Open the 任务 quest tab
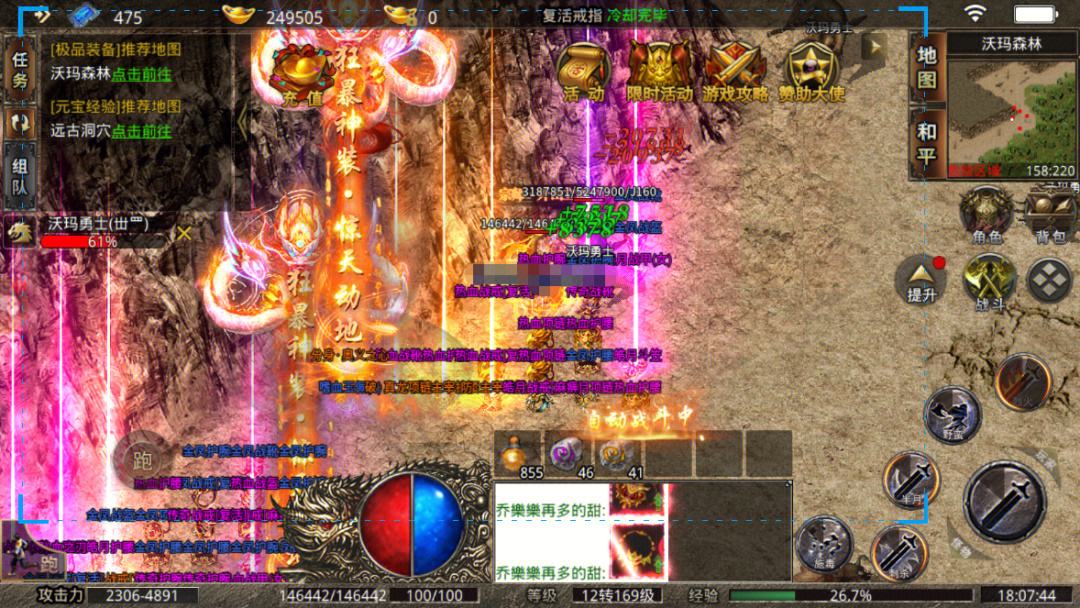Screen dimensions: 1080x608 click(19, 70)
